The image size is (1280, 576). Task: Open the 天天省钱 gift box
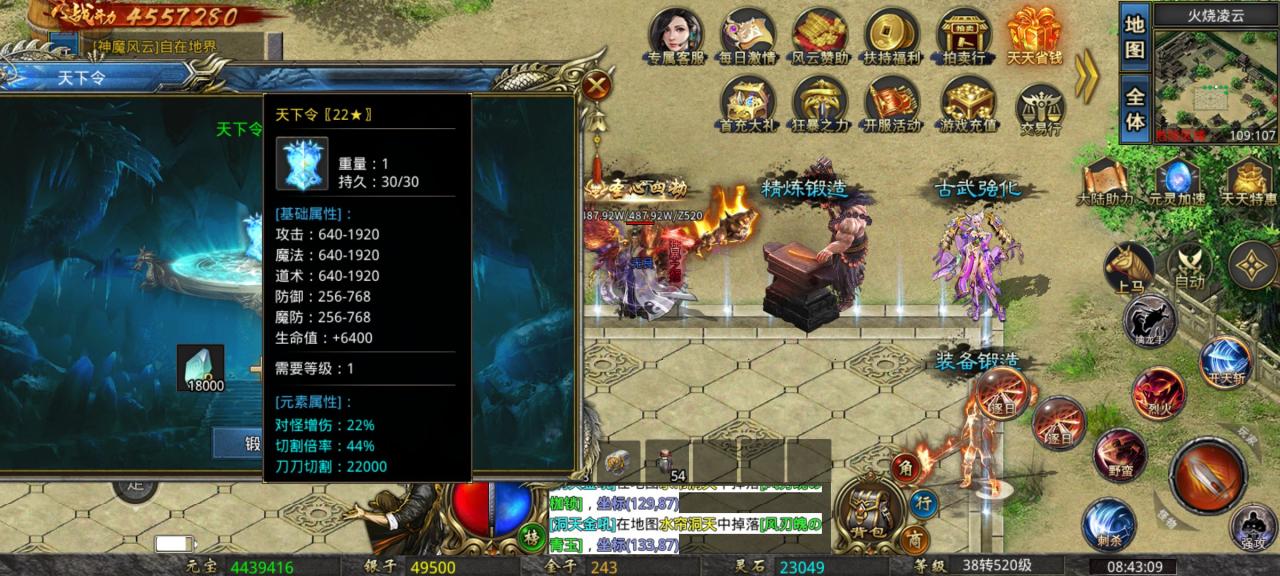(x=1035, y=35)
